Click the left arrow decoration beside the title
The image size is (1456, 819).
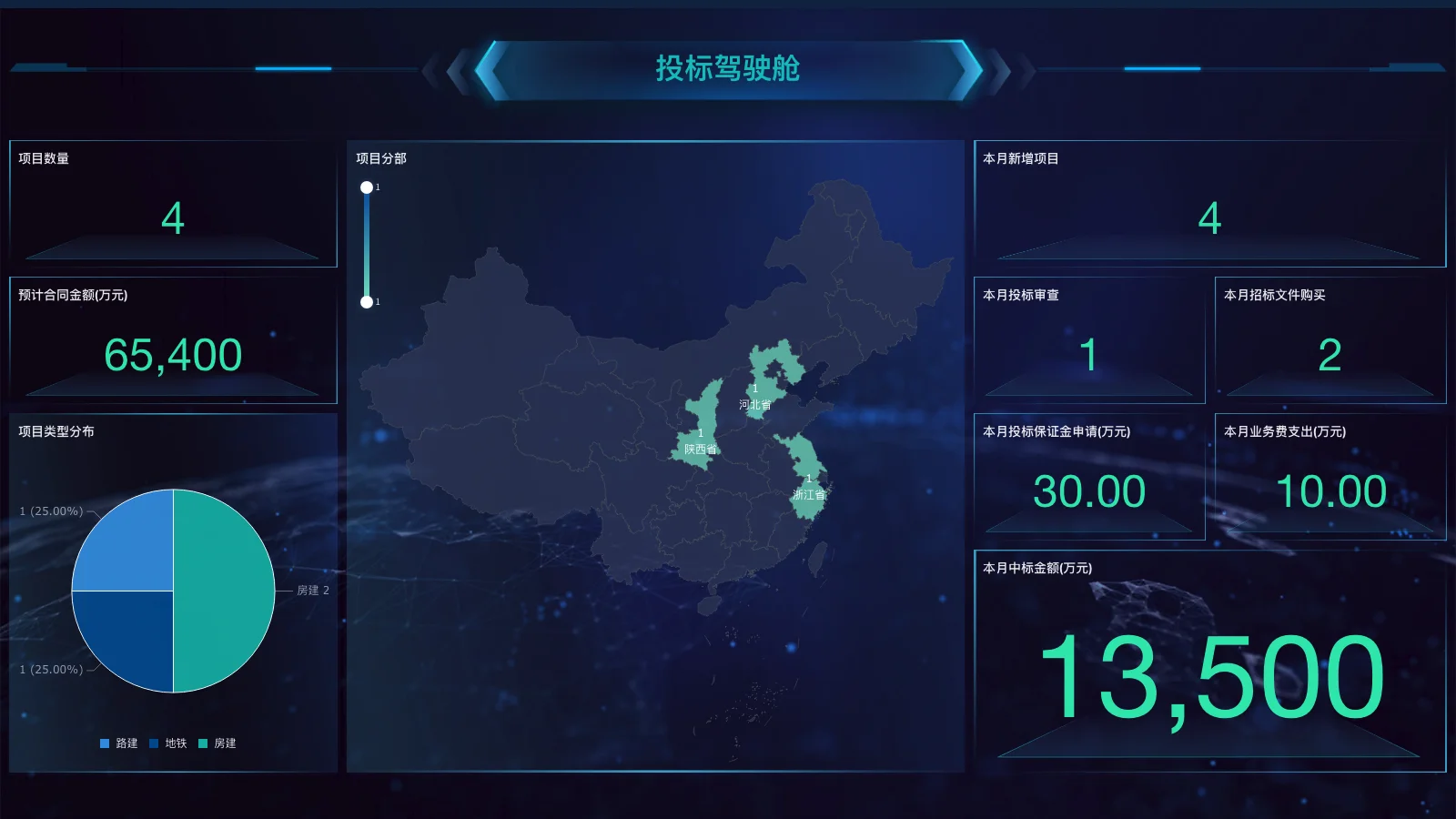pyautogui.click(x=484, y=68)
